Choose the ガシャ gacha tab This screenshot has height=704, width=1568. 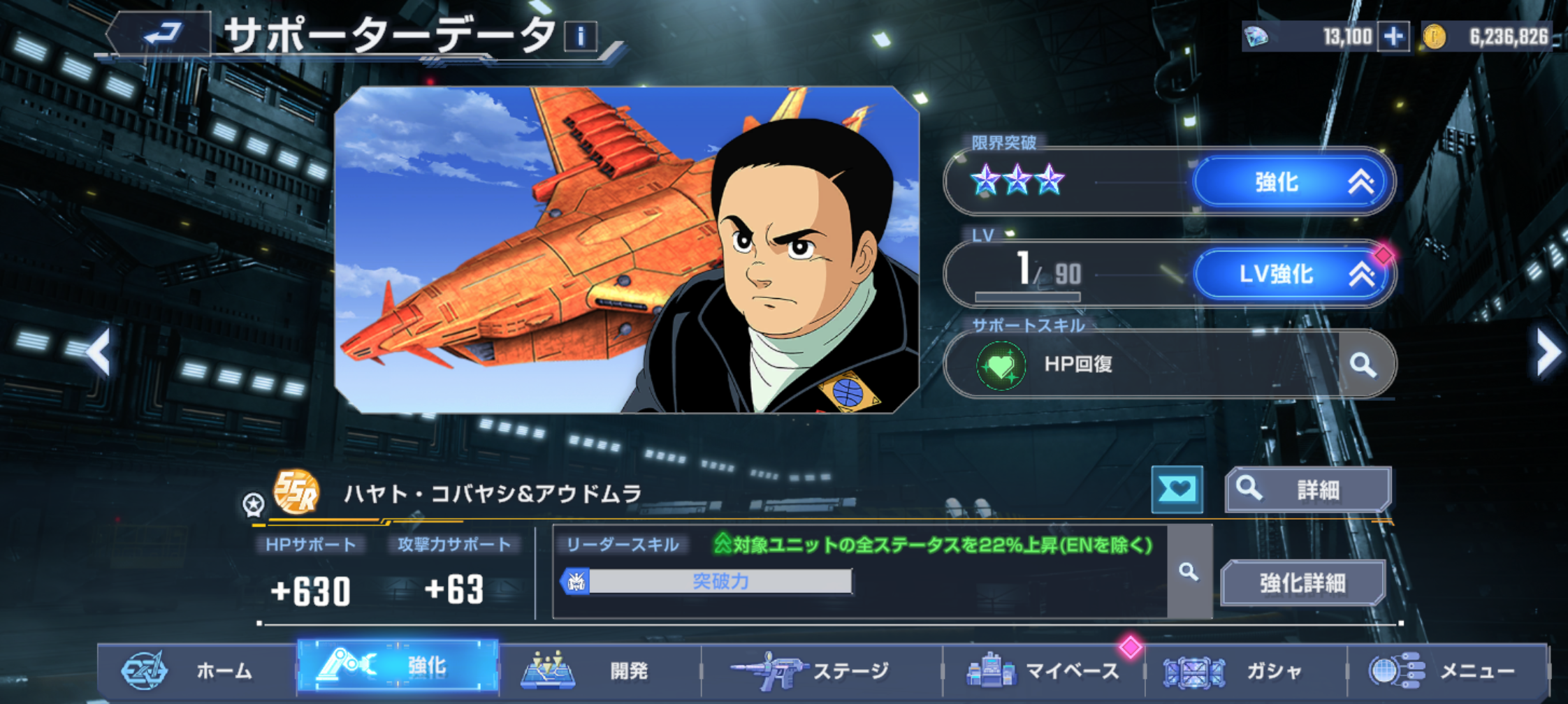(x=1245, y=670)
